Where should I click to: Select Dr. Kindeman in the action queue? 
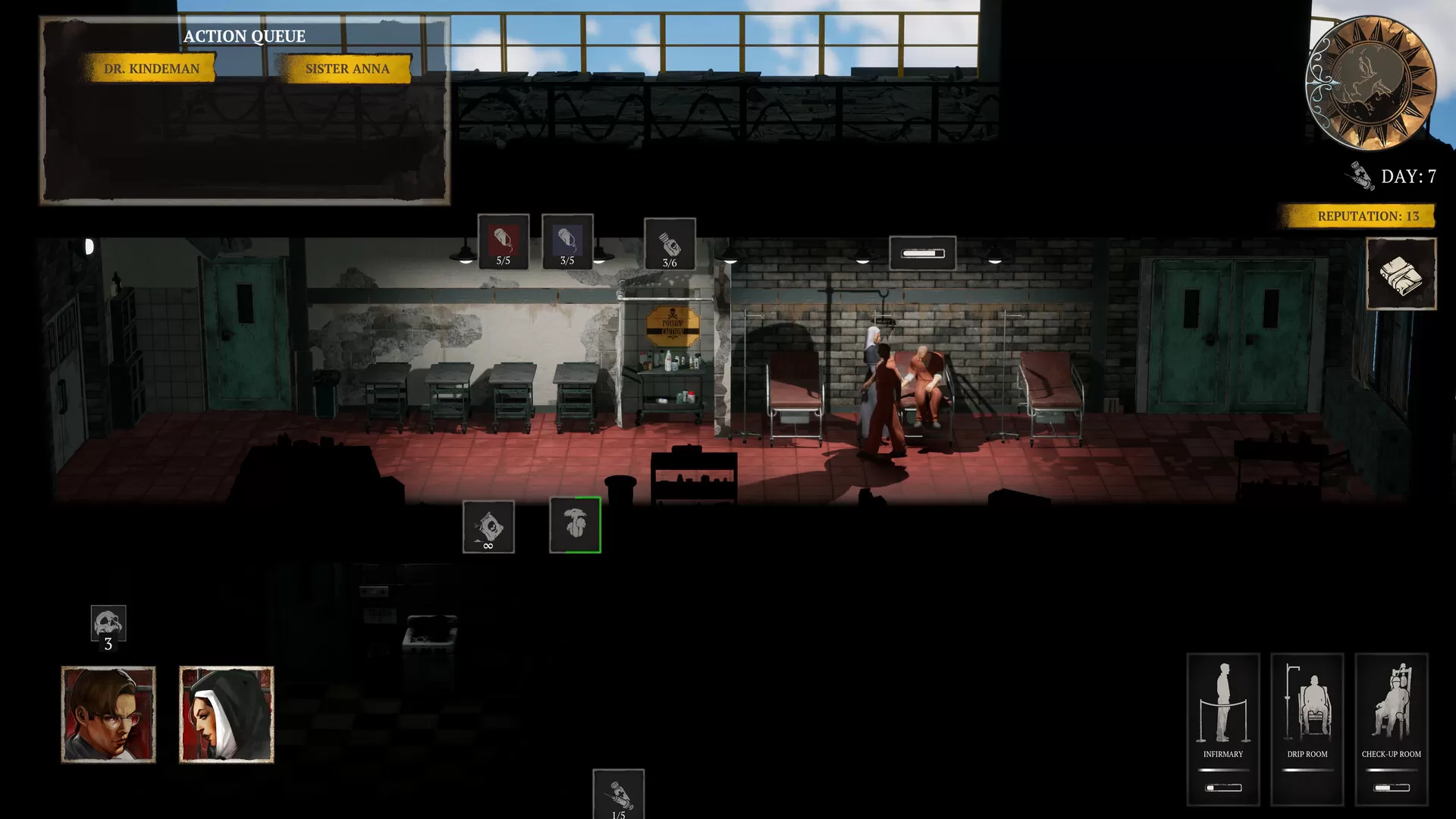152,68
